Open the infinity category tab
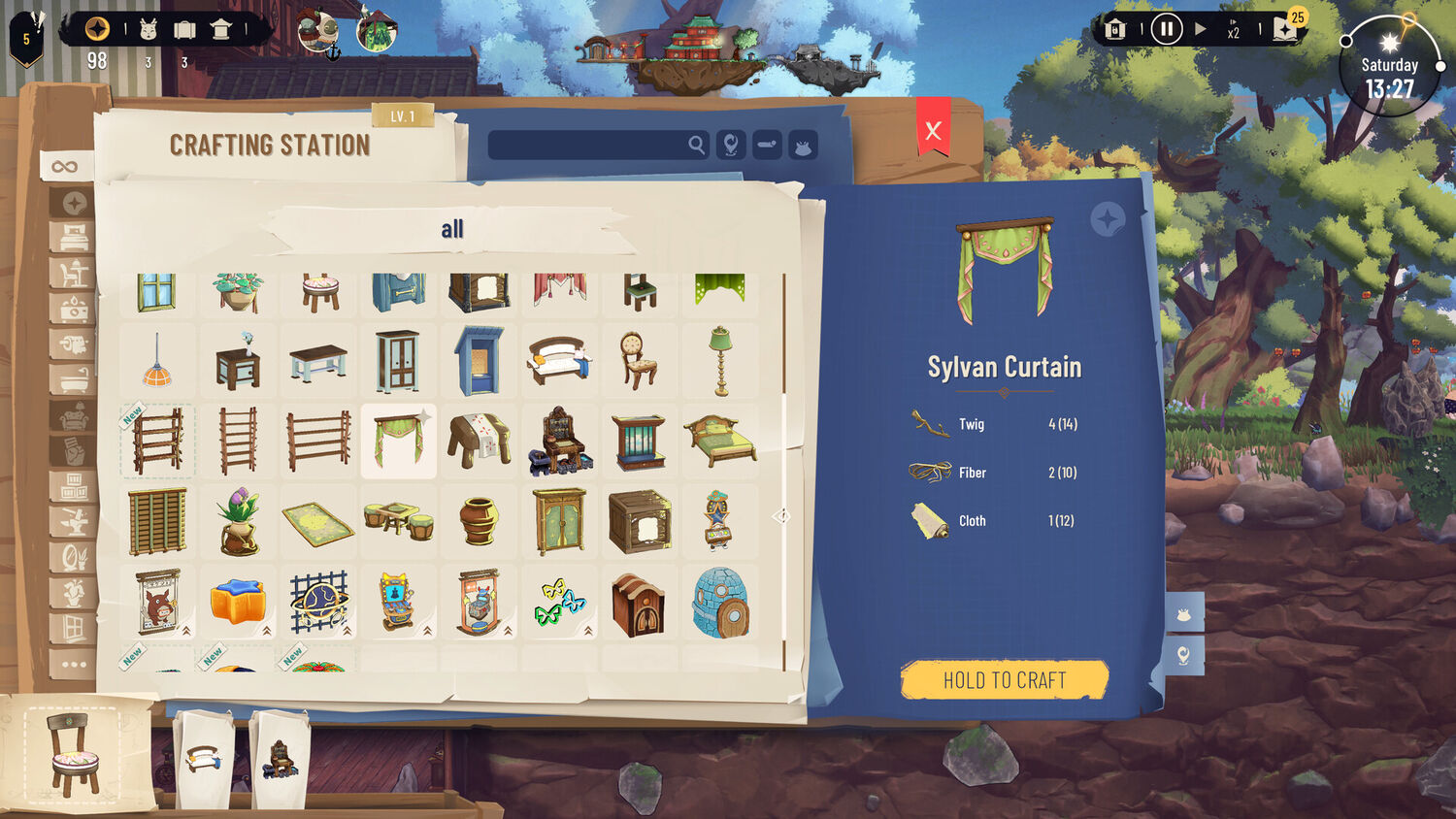 click(65, 167)
